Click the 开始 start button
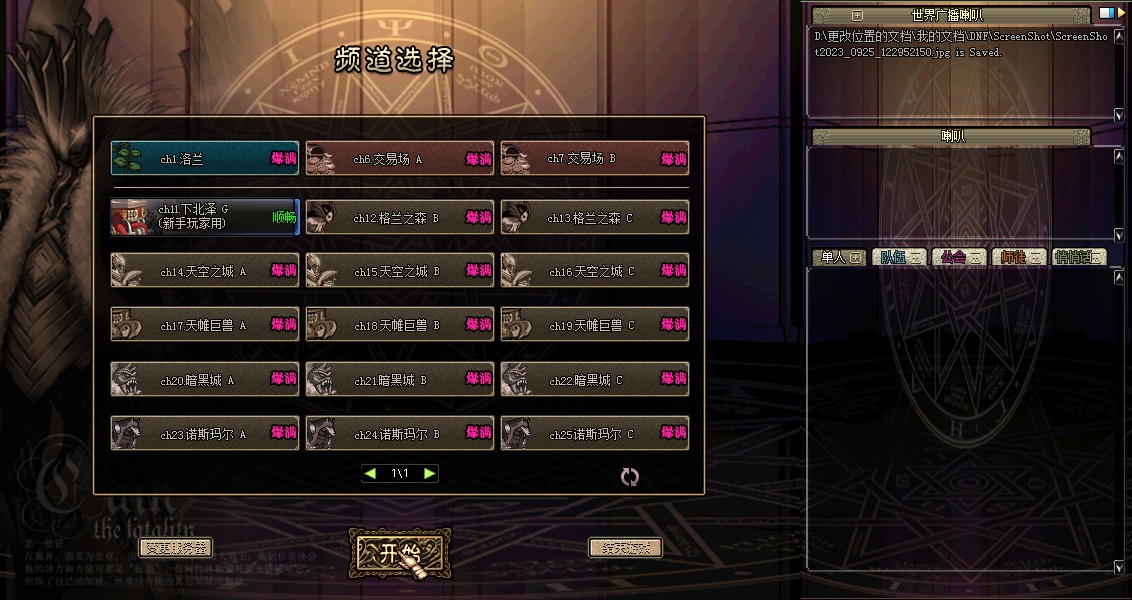The height and width of the screenshot is (600, 1132). click(x=399, y=553)
